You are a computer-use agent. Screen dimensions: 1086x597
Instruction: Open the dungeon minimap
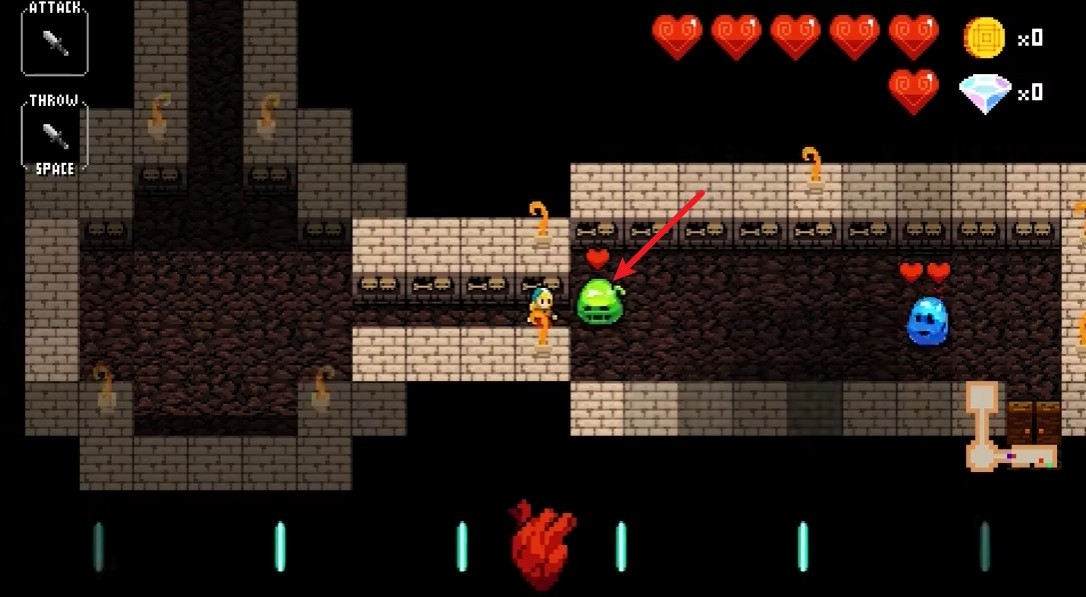coord(1010,428)
